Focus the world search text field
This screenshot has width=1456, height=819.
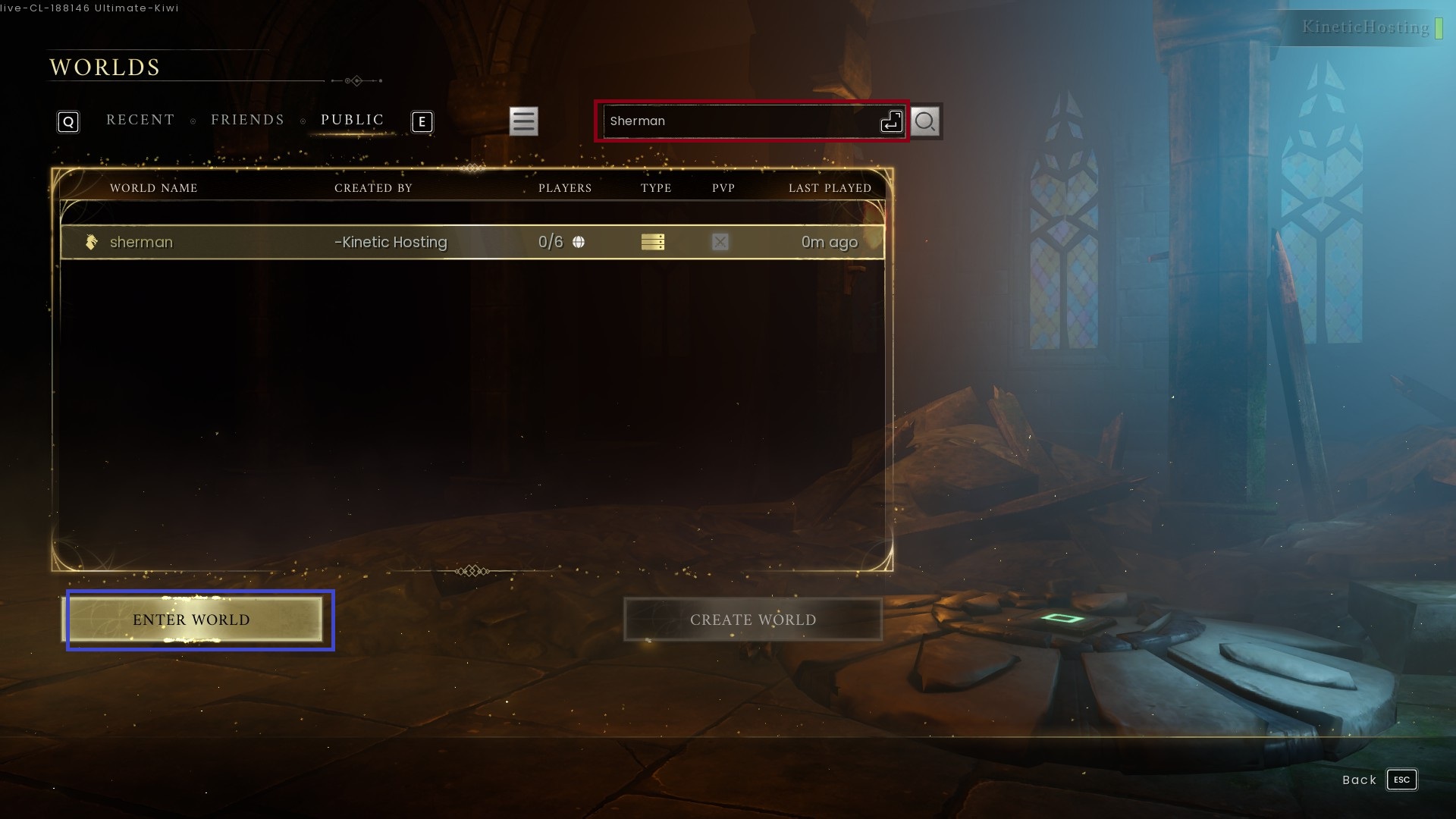tap(739, 121)
